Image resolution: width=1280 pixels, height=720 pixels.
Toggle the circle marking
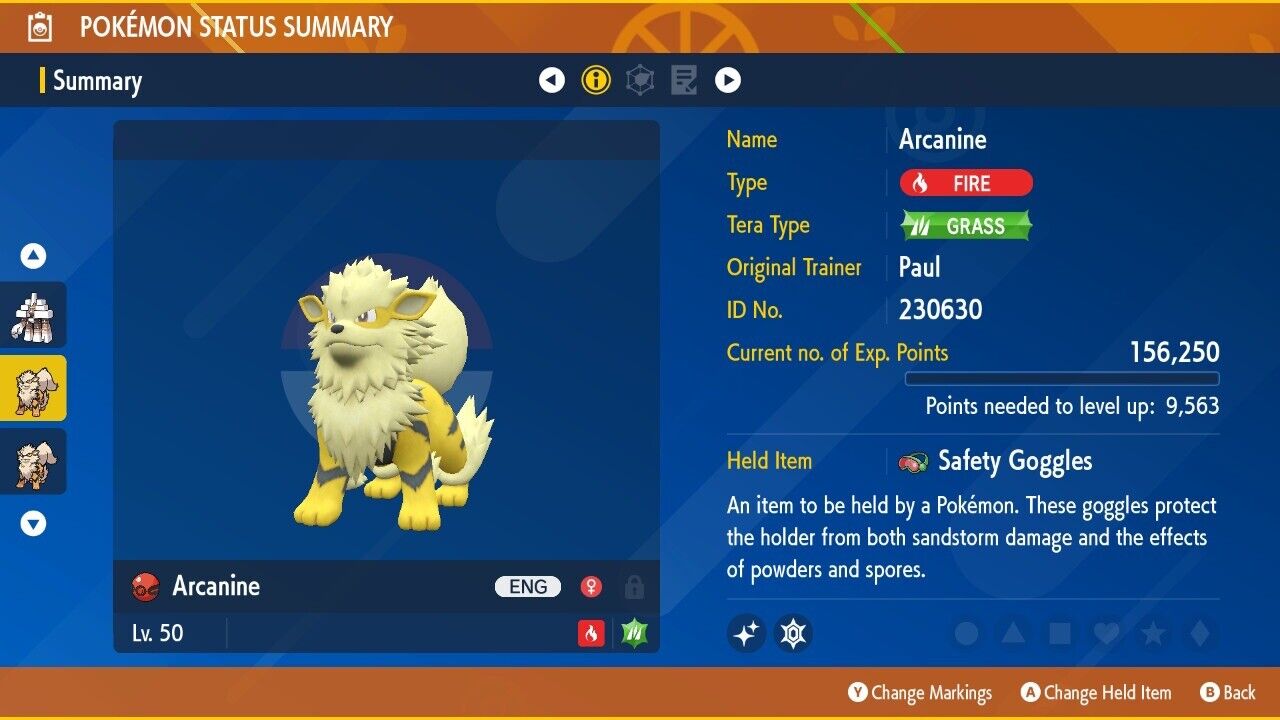tap(966, 633)
